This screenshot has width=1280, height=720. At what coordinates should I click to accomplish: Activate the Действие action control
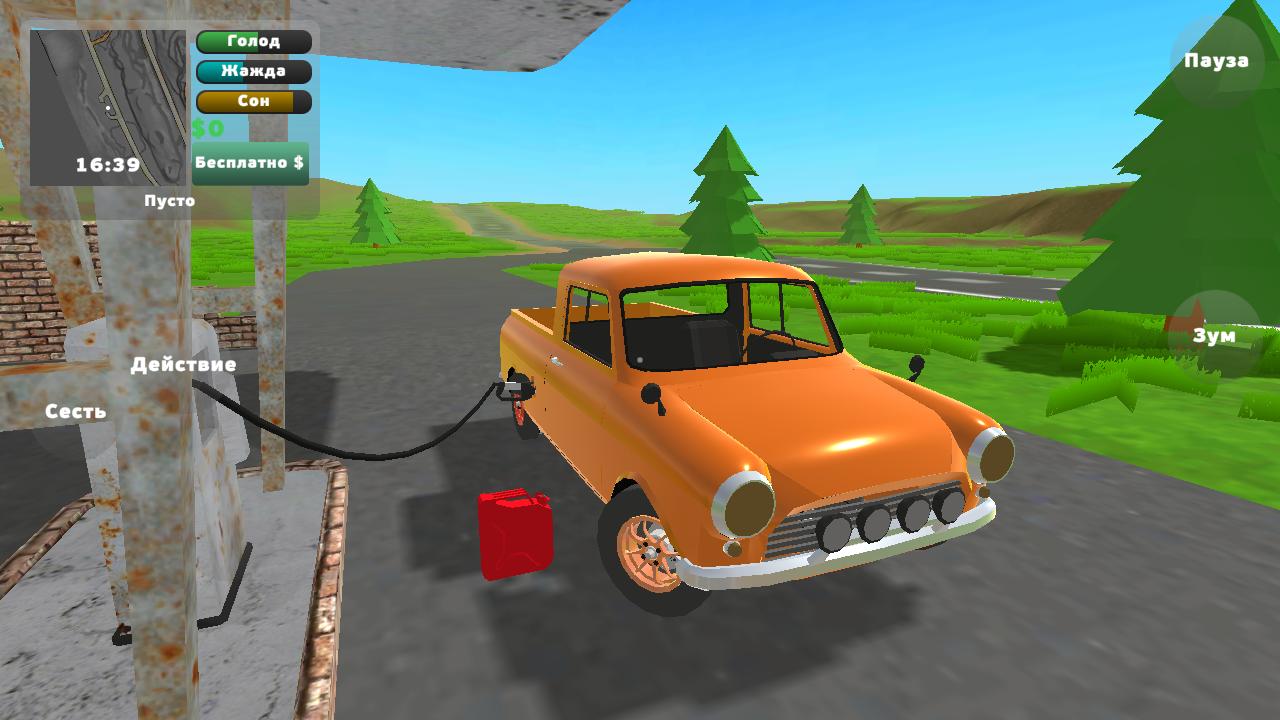(x=185, y=364)
